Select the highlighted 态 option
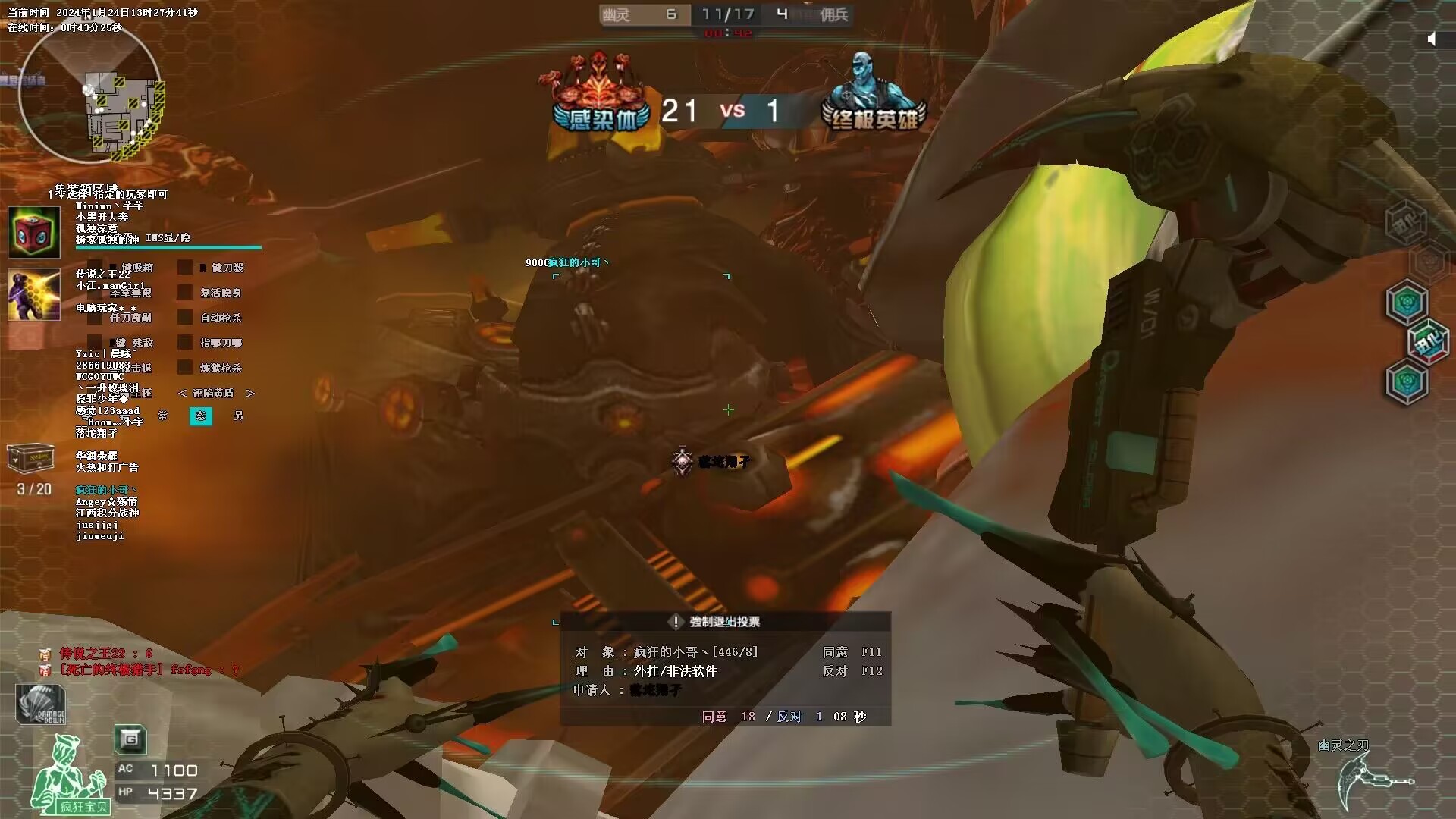This screenshot has height=819, width=1456. (200, 416)
